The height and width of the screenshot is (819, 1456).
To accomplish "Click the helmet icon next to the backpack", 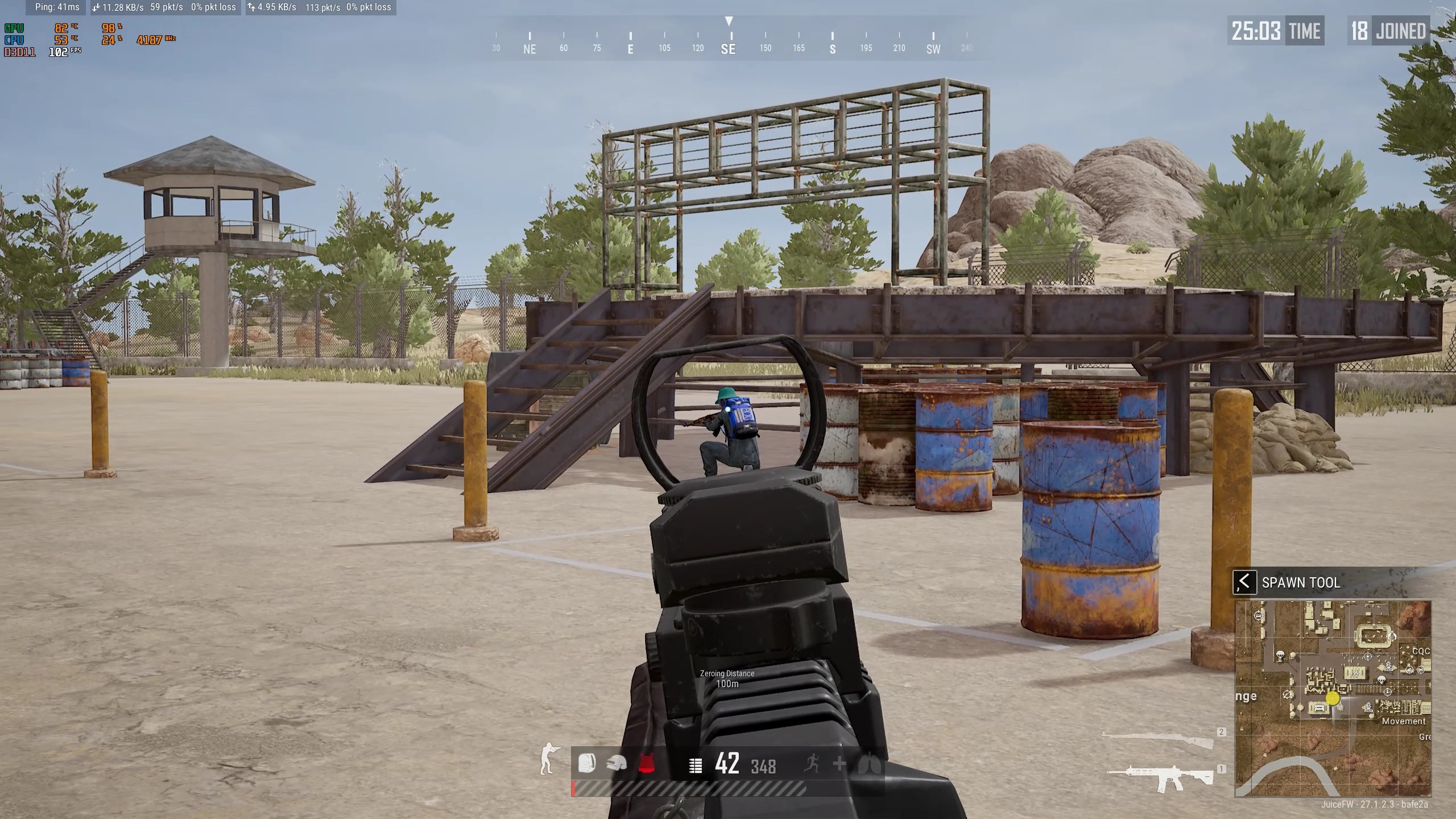I will tap(616, 763).
